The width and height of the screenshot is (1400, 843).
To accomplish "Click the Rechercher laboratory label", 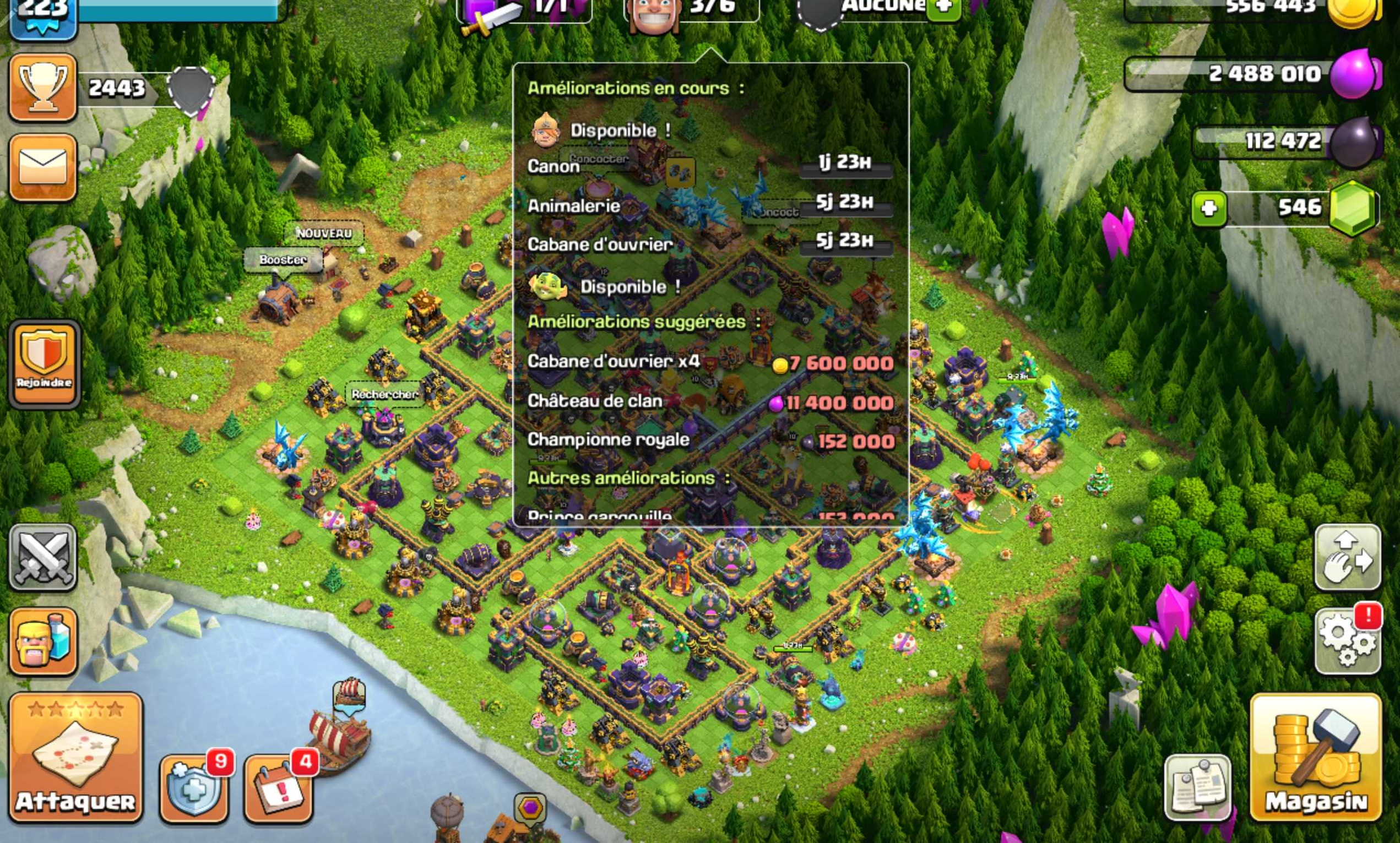I will click(x=384, y=394).
